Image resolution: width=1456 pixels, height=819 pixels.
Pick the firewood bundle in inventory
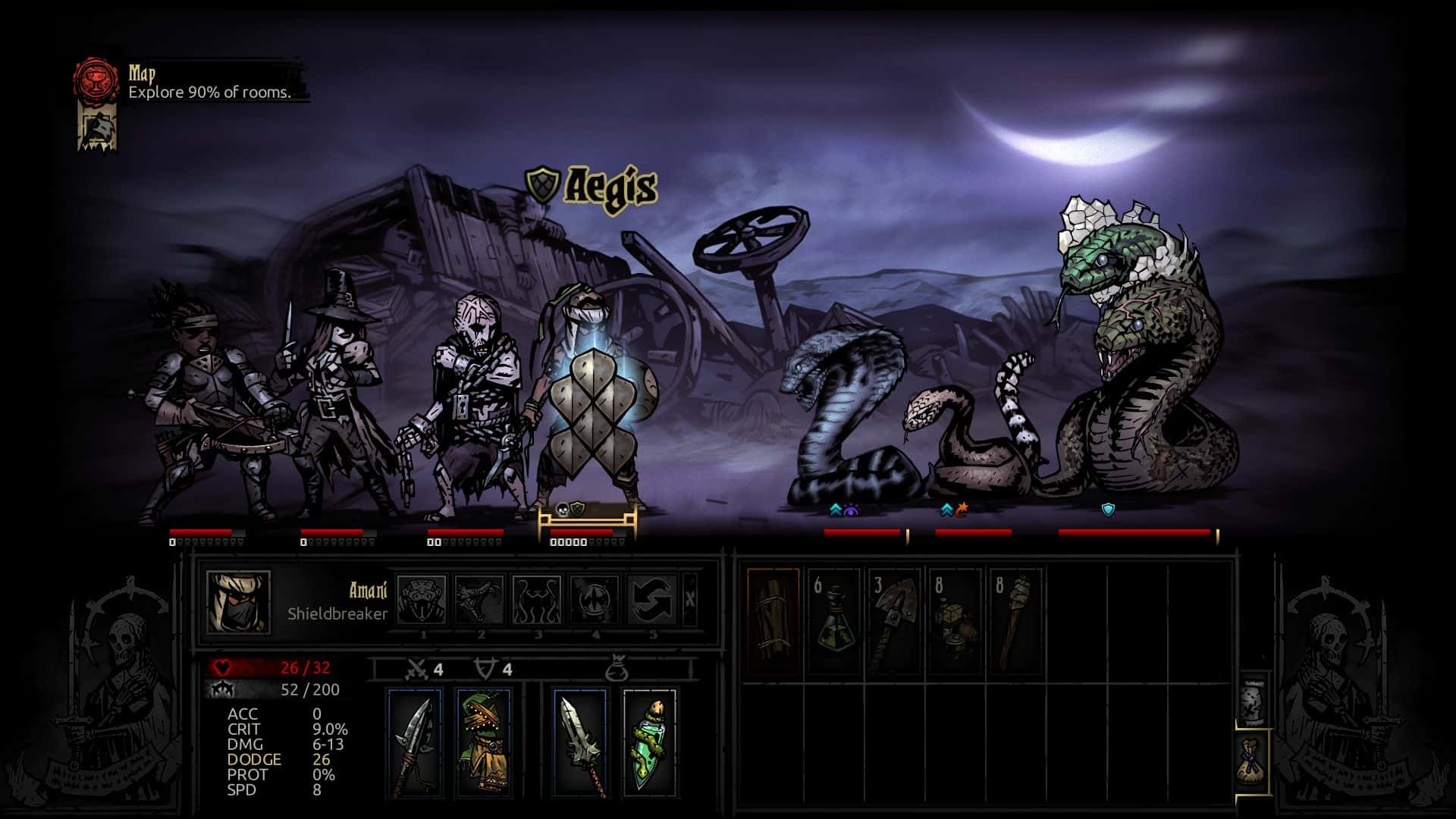click(x=773, y=622)
